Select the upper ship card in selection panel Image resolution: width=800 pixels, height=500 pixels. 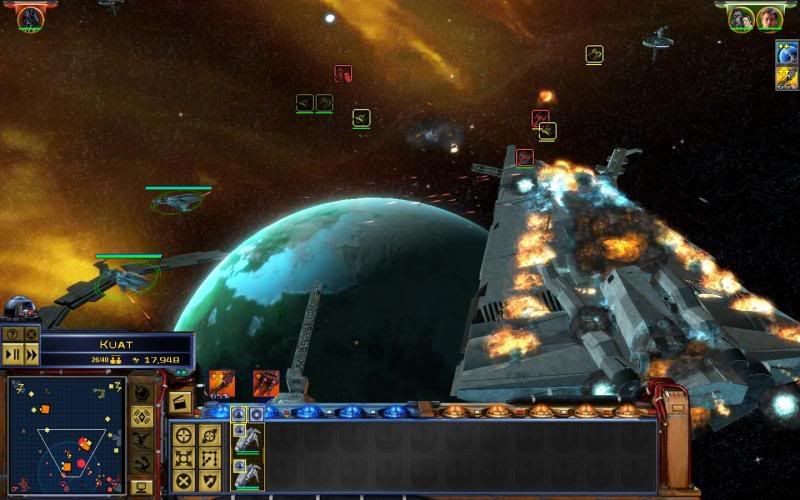pos(246,437)
